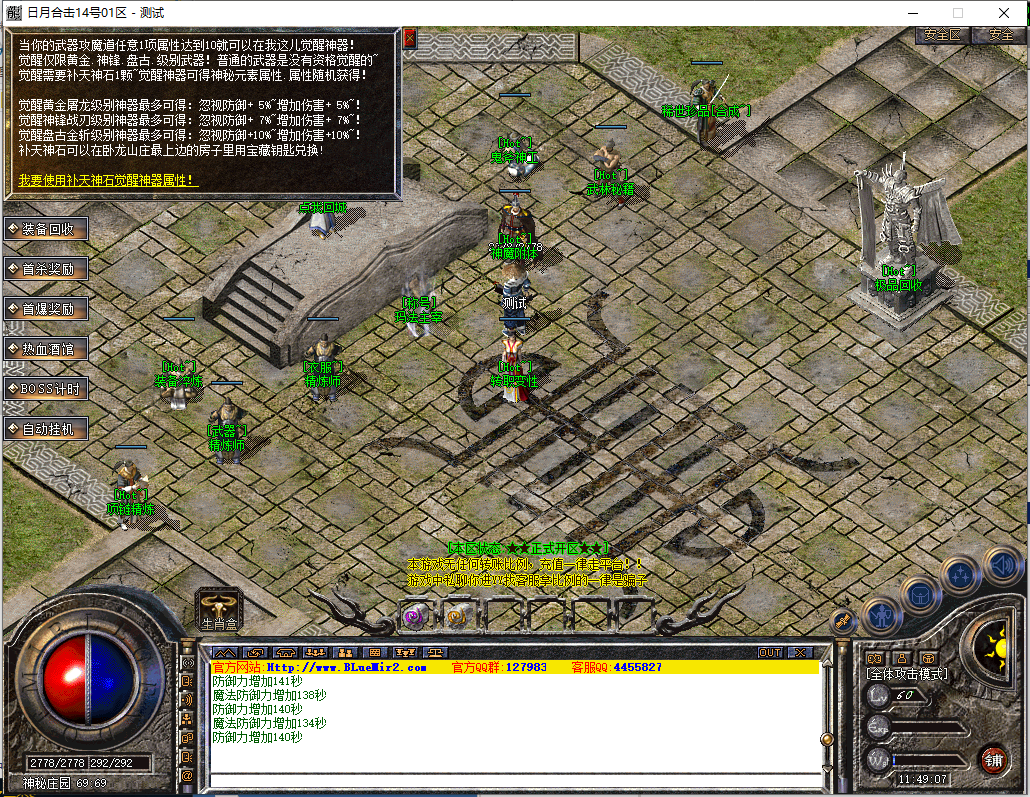Use the purple scroll in the belt
The height and width of the screenshot is (797, 1030).
pyautogui.click(x=413, y=616)
